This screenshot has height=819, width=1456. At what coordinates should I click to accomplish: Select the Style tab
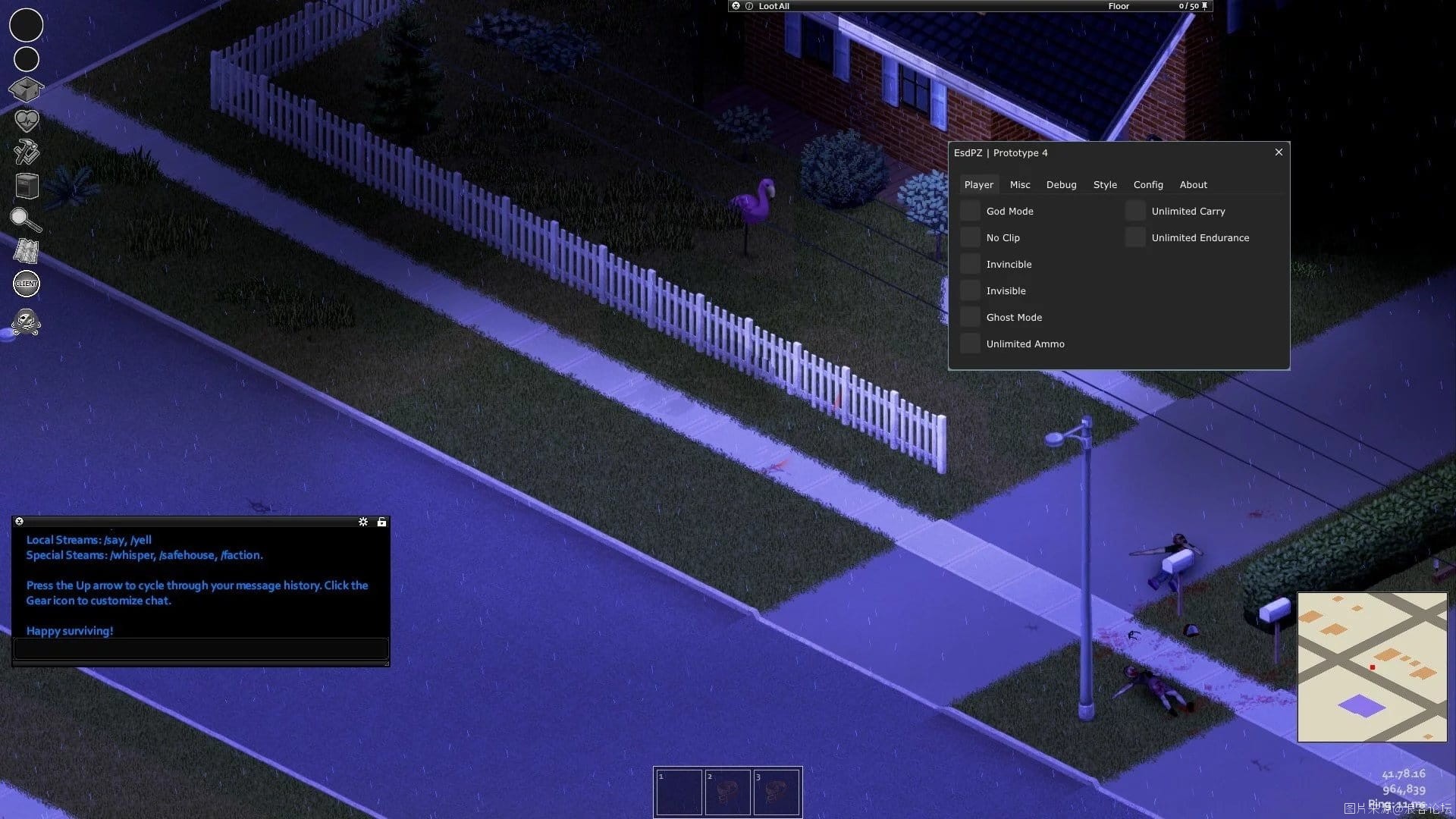coord(1105,184)
